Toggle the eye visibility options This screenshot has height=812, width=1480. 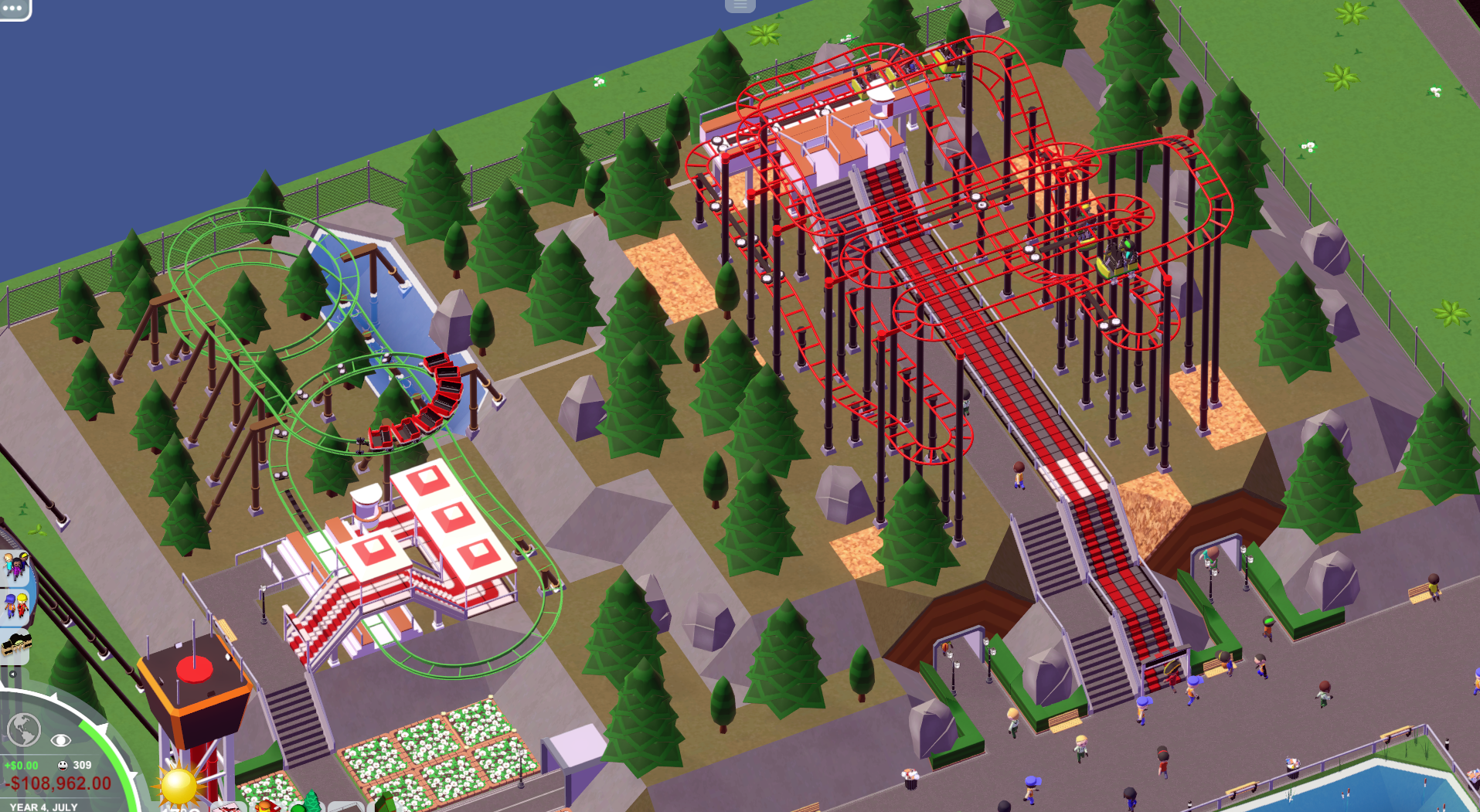coord(60,740)
